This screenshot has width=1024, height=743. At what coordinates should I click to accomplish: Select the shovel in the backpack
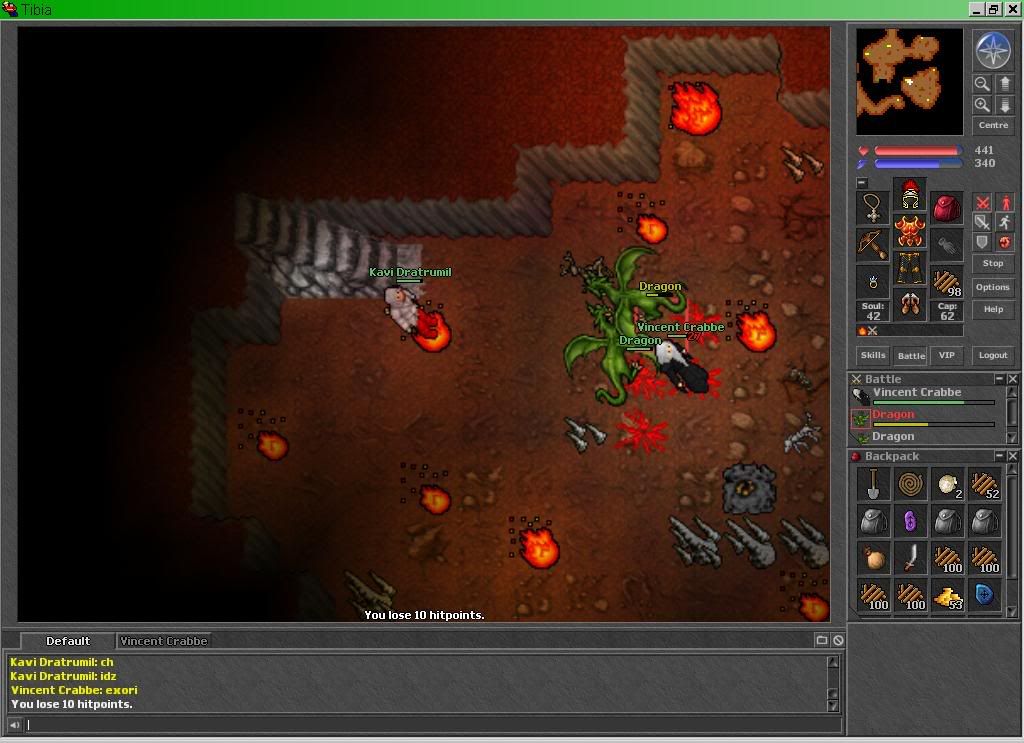pos(873,485)
